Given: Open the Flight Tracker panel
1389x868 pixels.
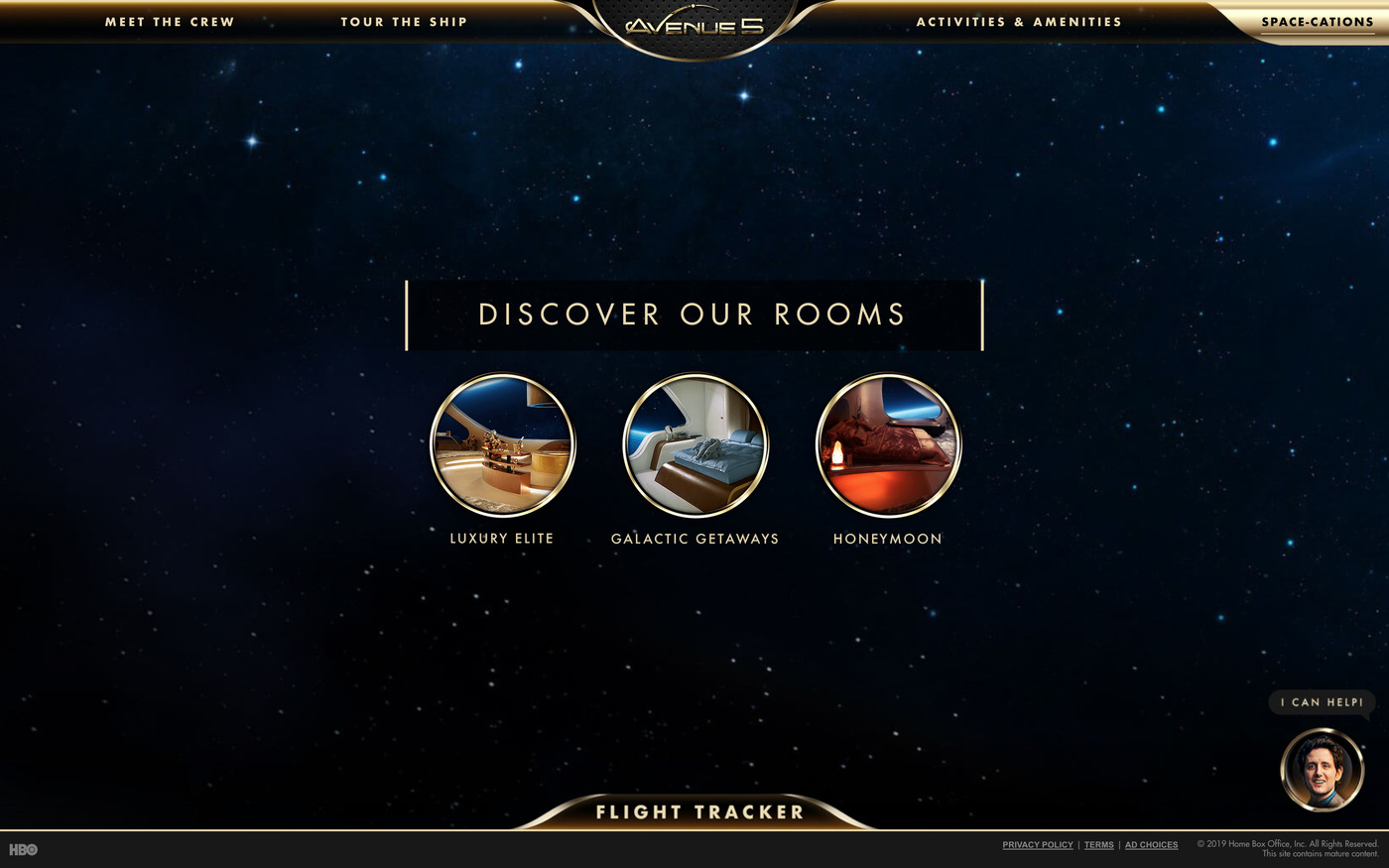Looking at the screenshot, I should [x=698, y=812].
